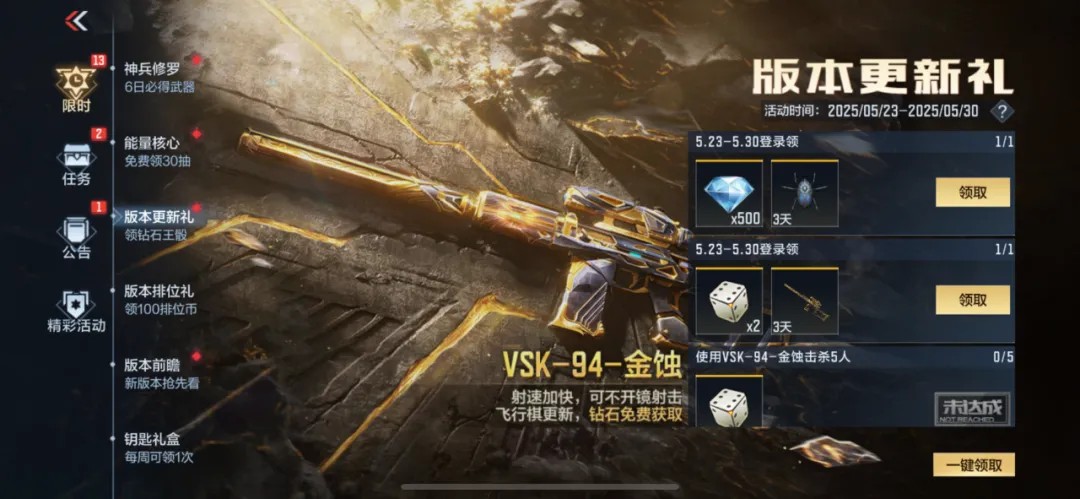Open the 精彩活动 tab
1080x499 pixels.
click(x=76, y=311)
